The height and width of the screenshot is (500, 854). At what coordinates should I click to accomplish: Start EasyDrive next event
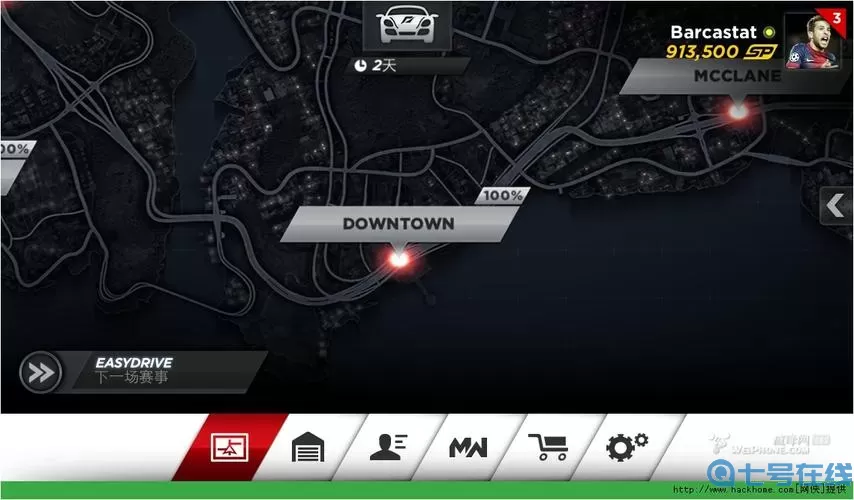point(42,372)
